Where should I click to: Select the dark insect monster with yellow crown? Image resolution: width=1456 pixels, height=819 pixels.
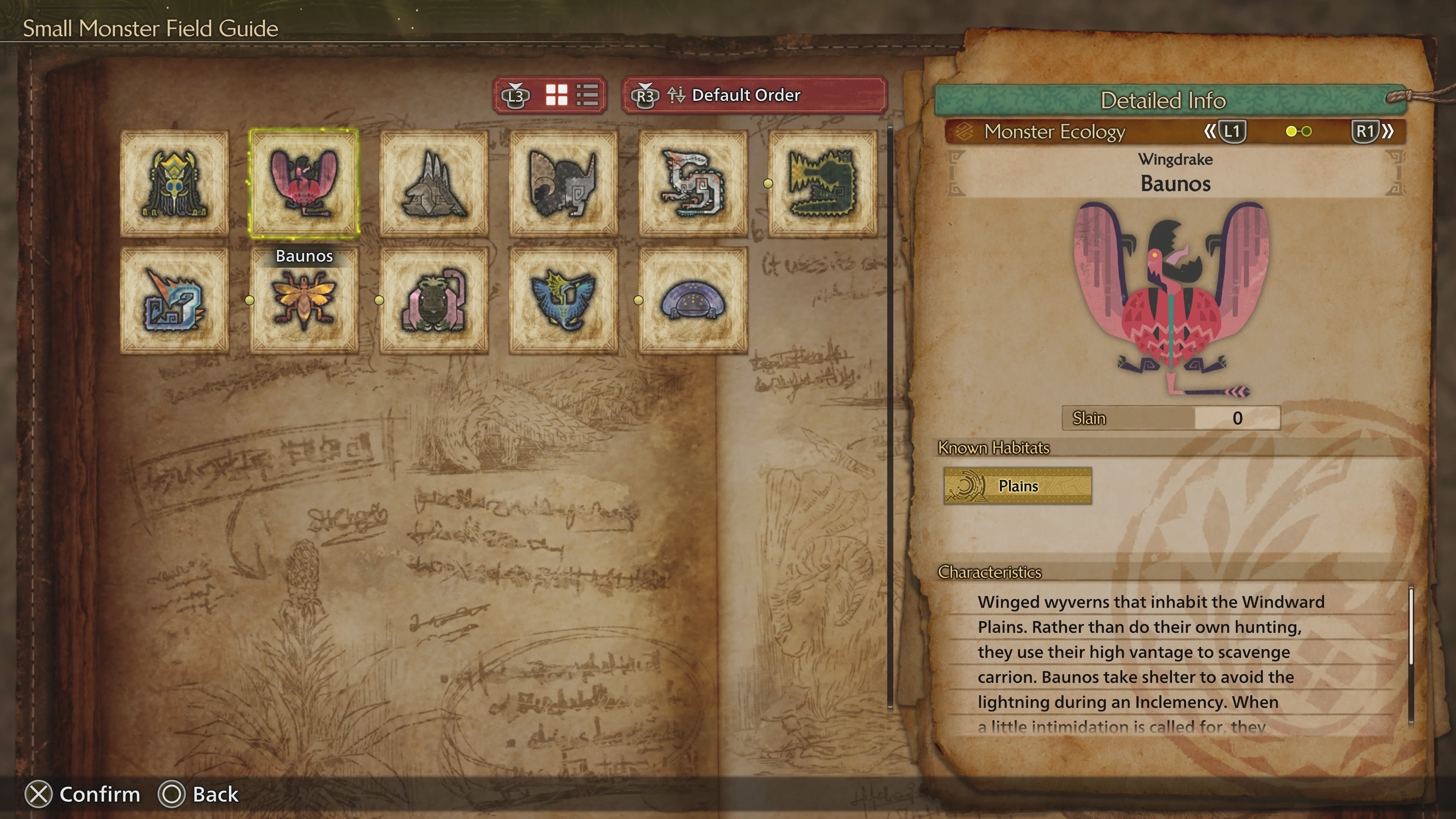175,183
